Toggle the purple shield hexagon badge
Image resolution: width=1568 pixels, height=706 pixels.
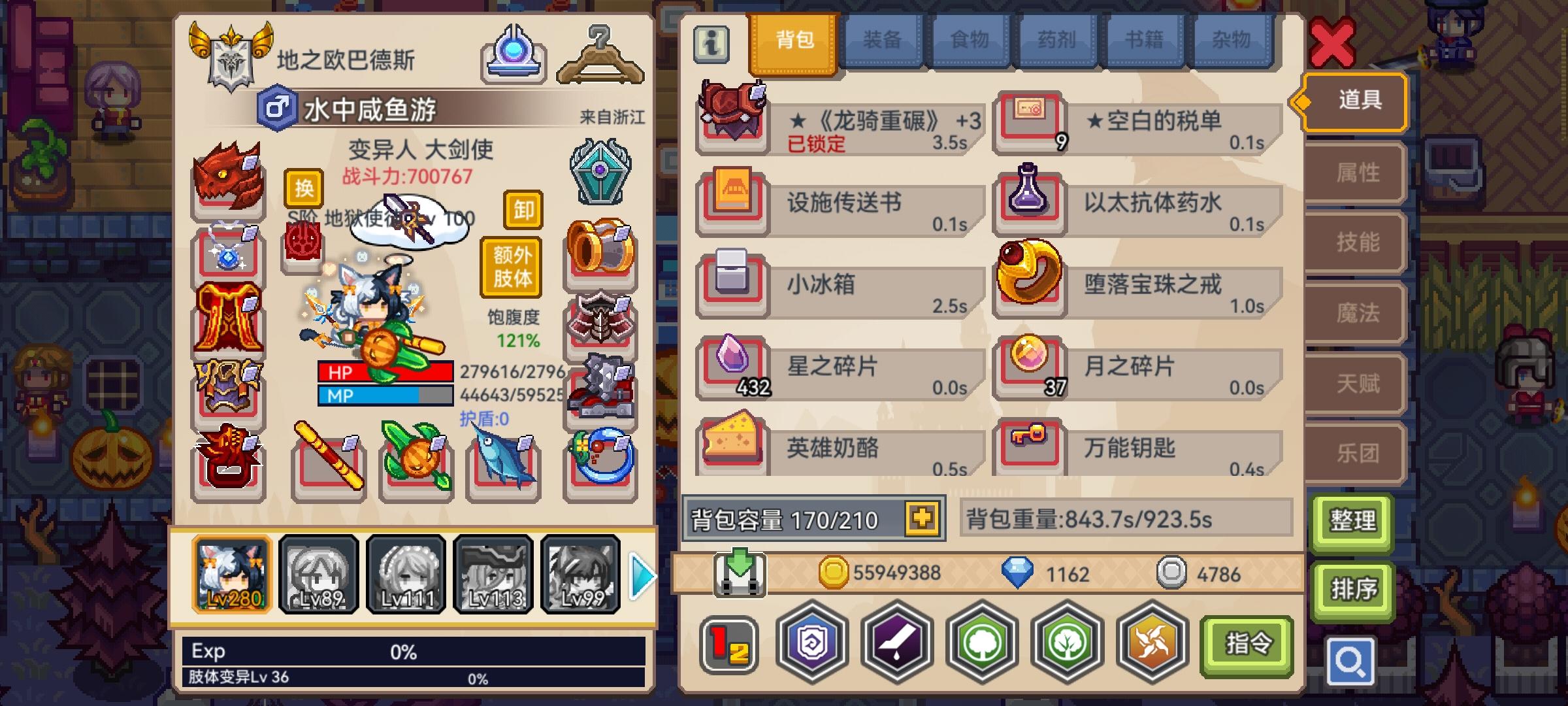(x=809, y=644)
